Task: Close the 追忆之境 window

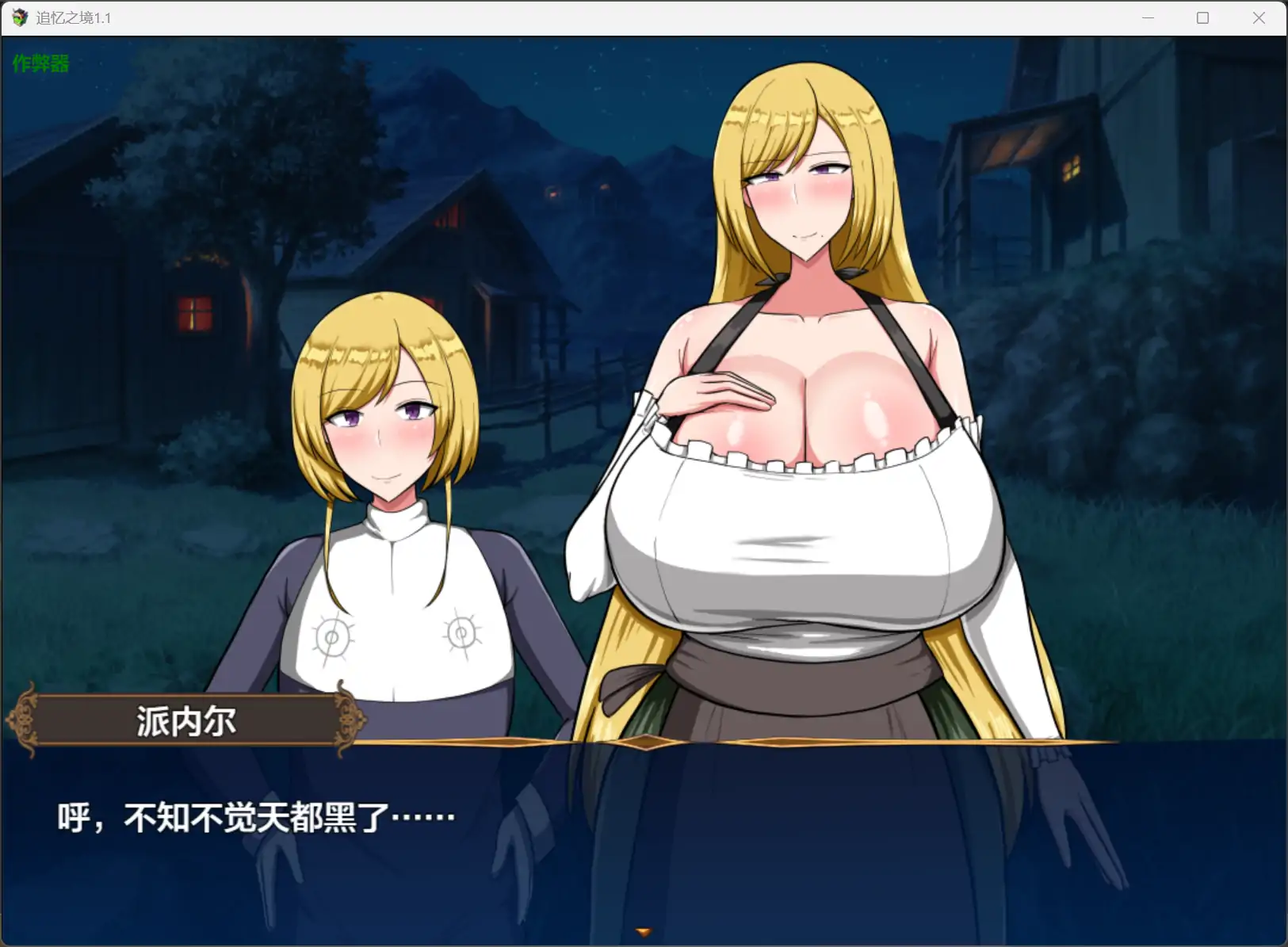Action: tap(1258, 17)
